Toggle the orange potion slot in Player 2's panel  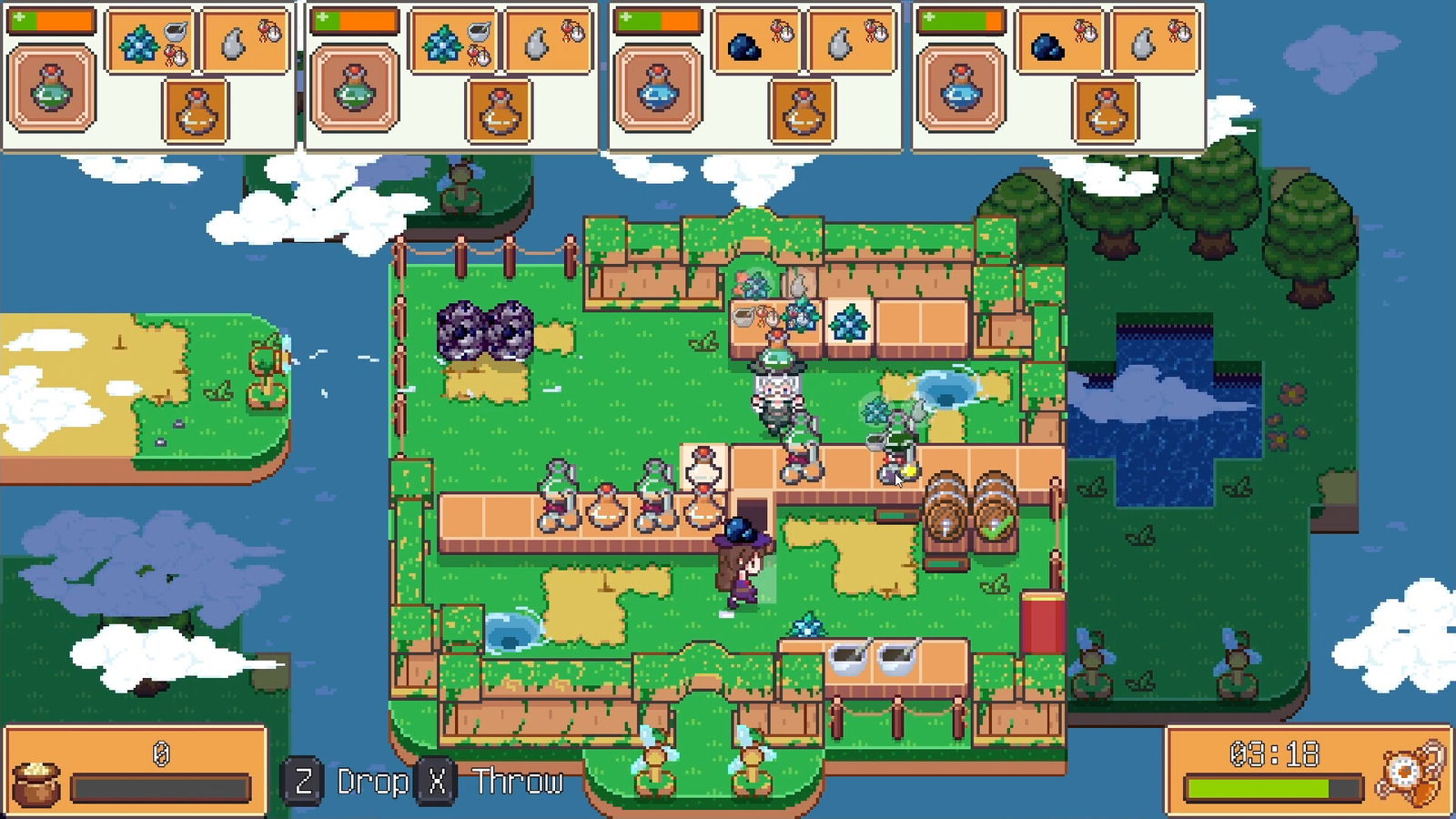499,109
